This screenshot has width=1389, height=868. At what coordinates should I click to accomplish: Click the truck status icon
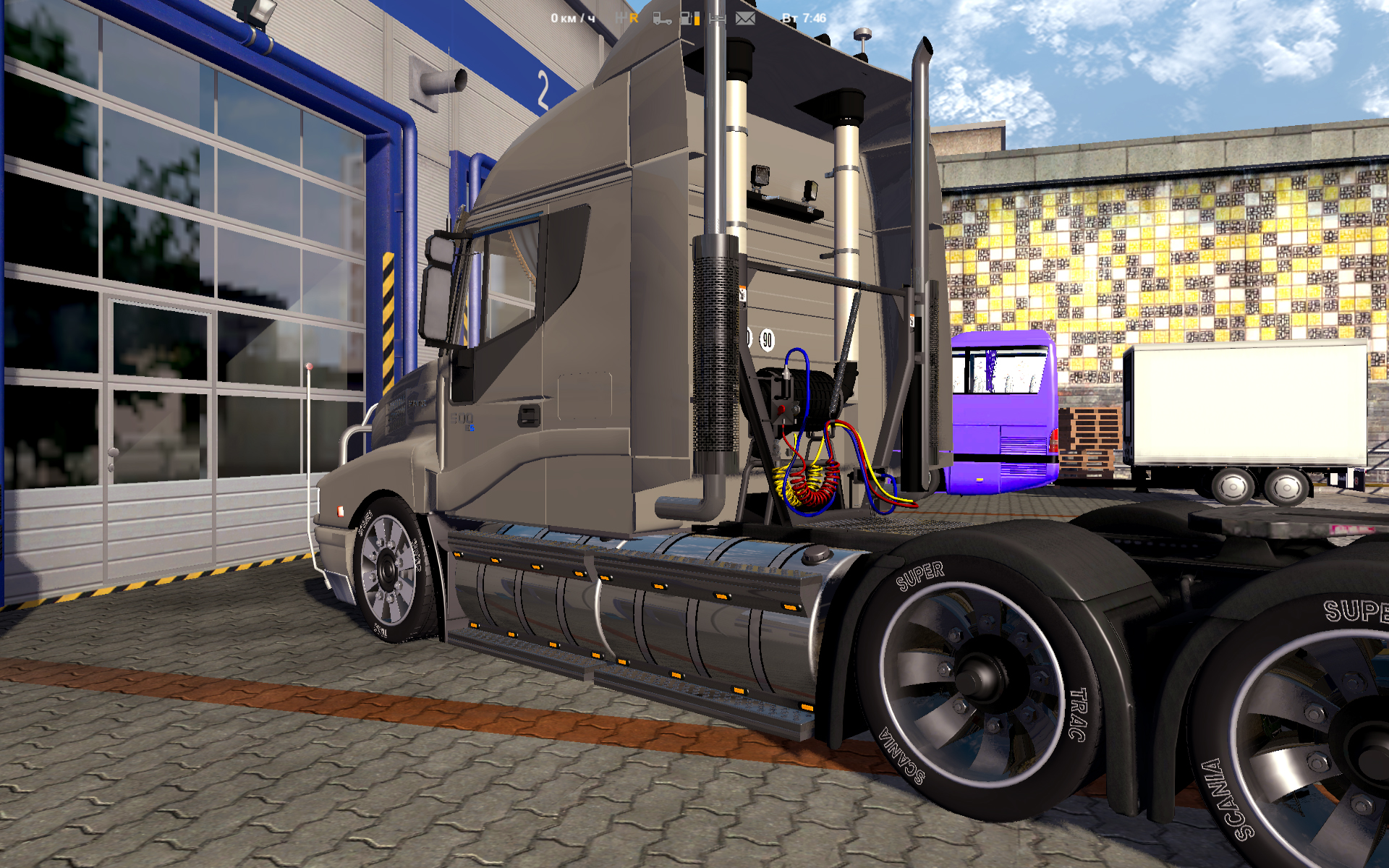(661, 18)
